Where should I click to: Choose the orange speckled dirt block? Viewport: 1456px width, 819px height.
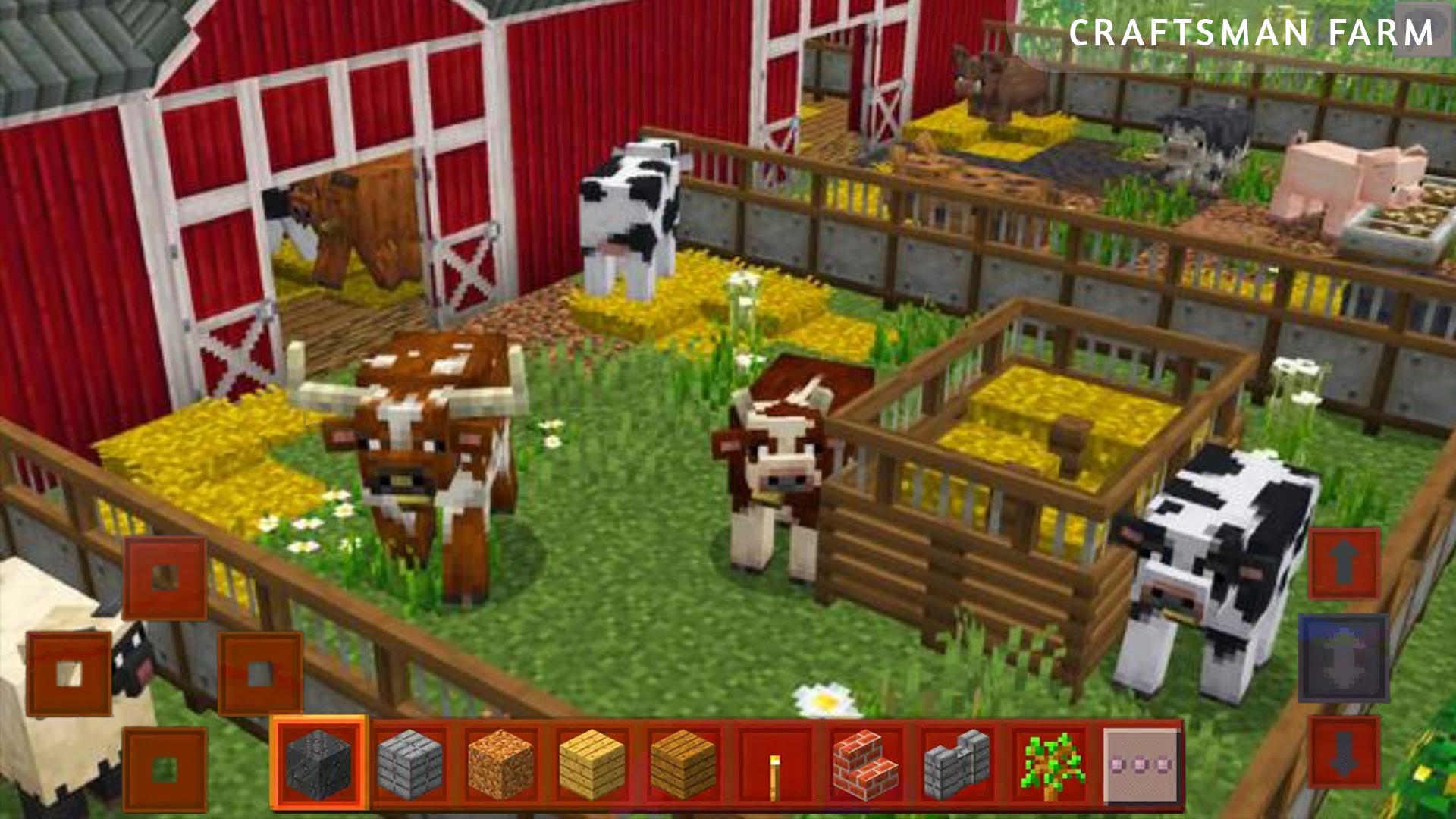[x=500, y=763]
